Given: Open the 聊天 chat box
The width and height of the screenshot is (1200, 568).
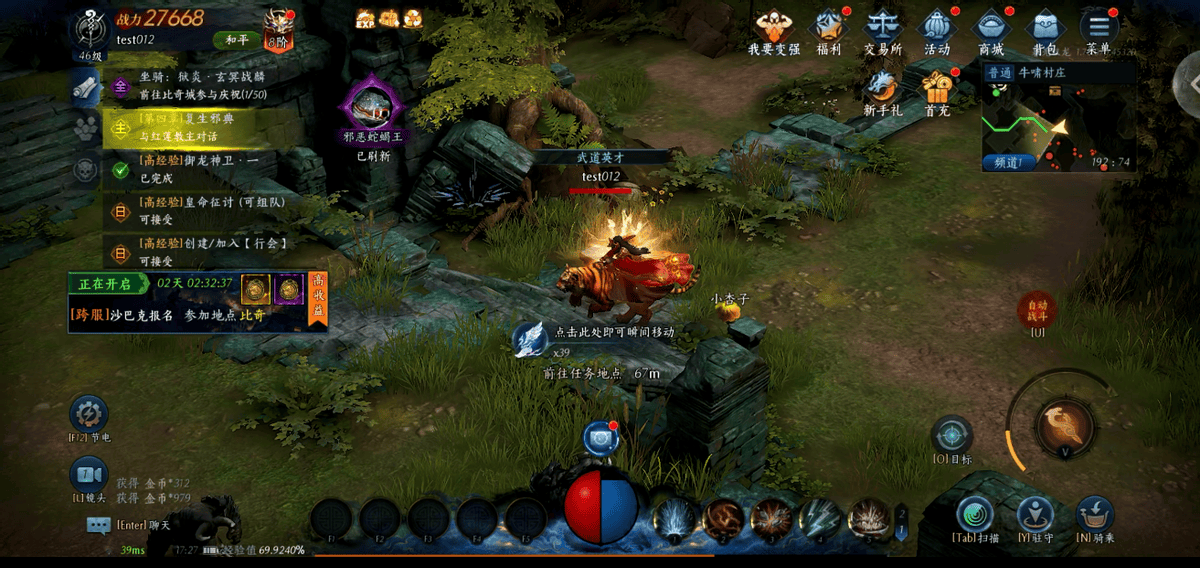Looking at the screenshot, I should pyautogui.click(x=98, y=525).
